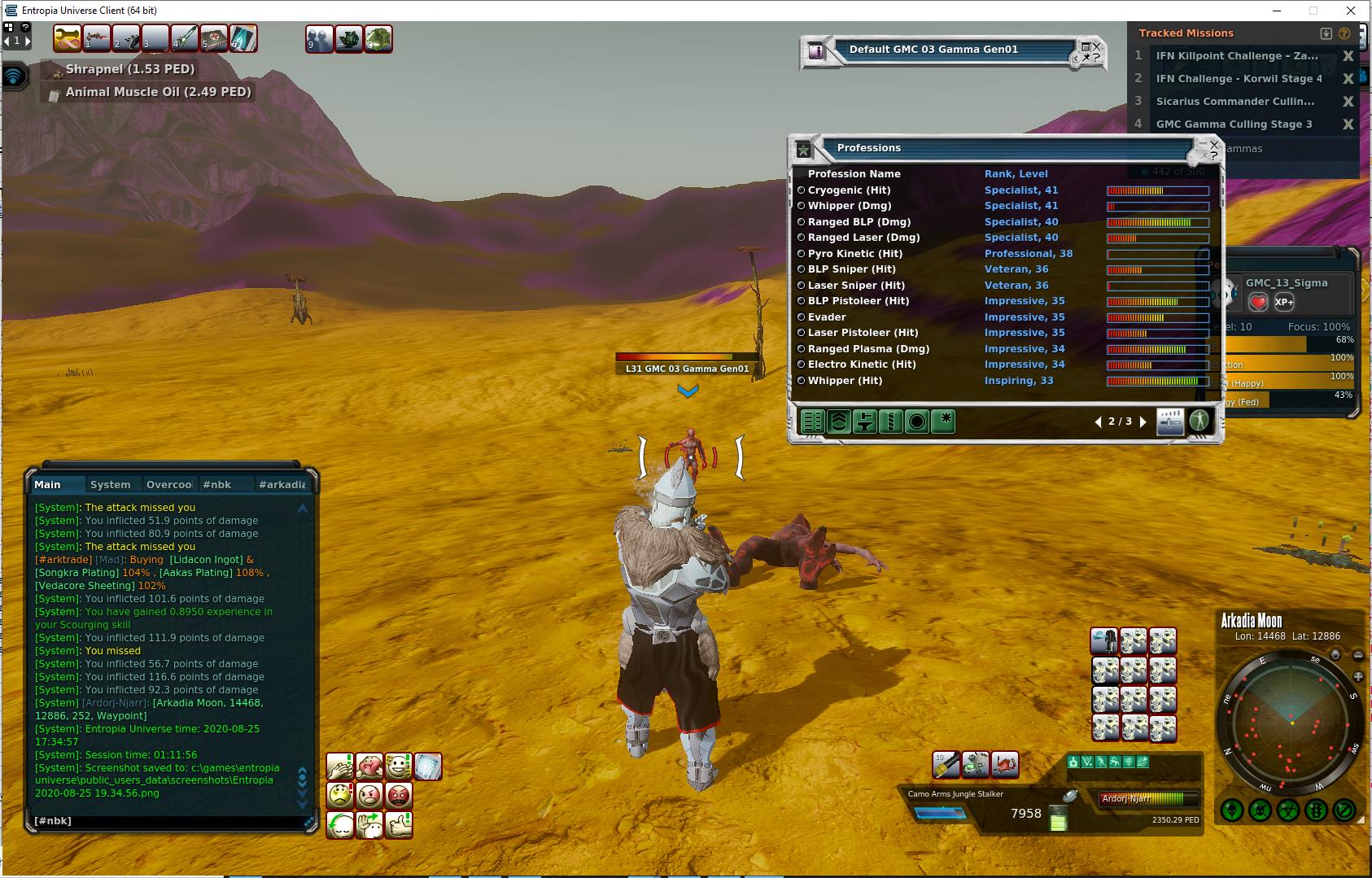Image resolution: width=1372 pixels, height=878 pixels.
Task: Open the #nbk chat tab
Action: tap(216, 484)
